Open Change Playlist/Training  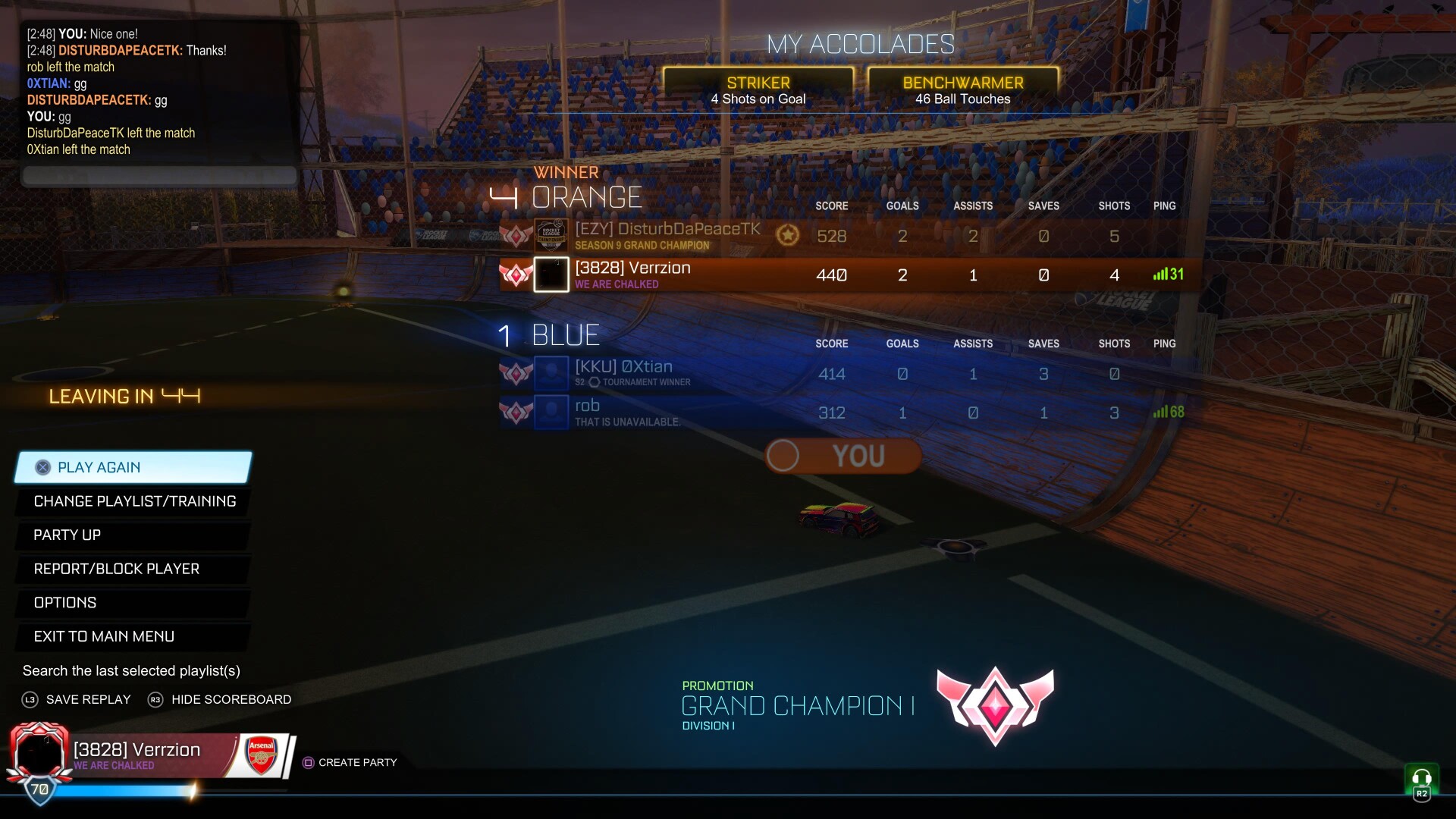pos(133,501)
